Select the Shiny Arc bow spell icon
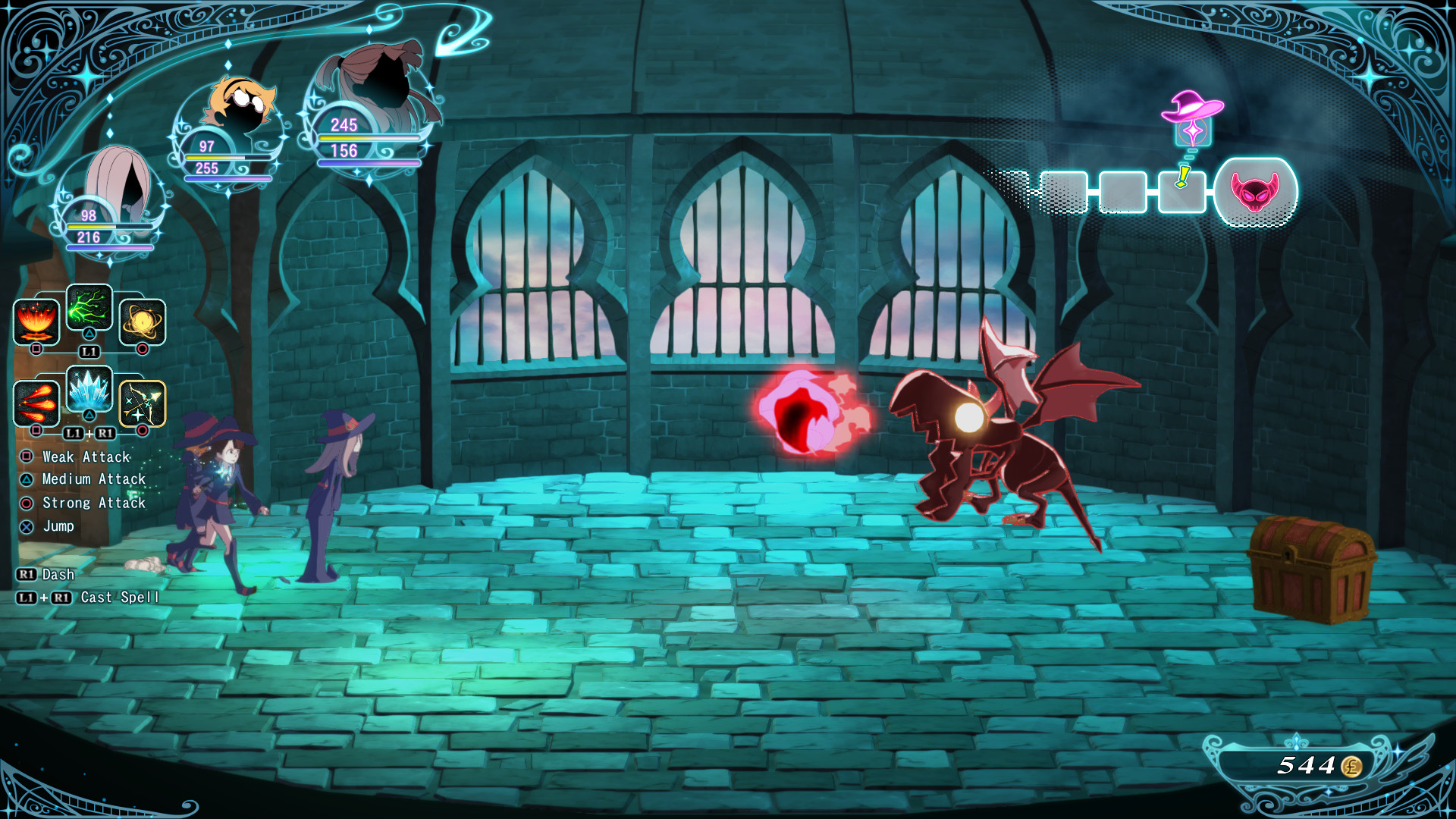This screenshot has width=1456, height=819. tap(141, 403)
